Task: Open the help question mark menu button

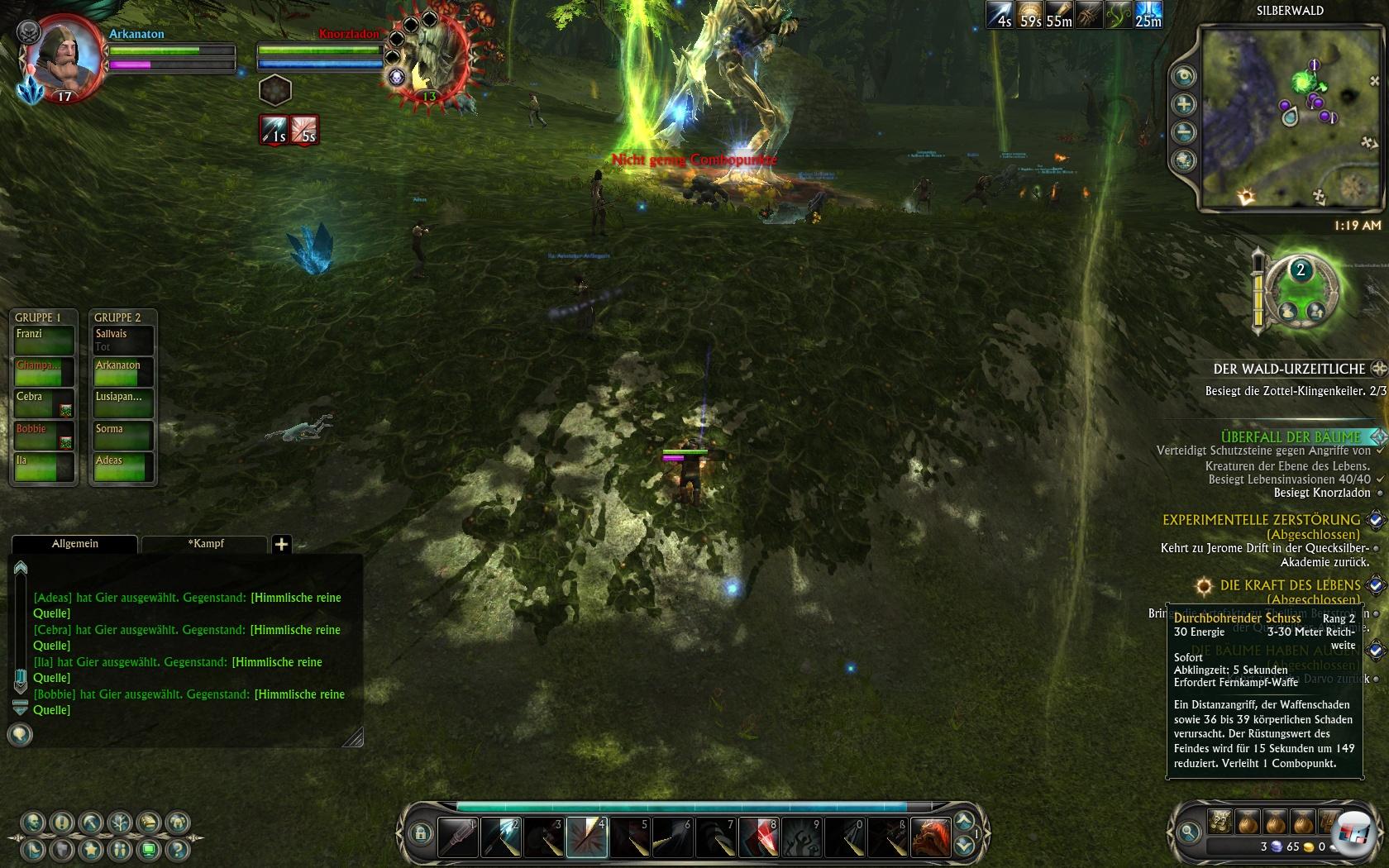Action: tap(175, 849)
